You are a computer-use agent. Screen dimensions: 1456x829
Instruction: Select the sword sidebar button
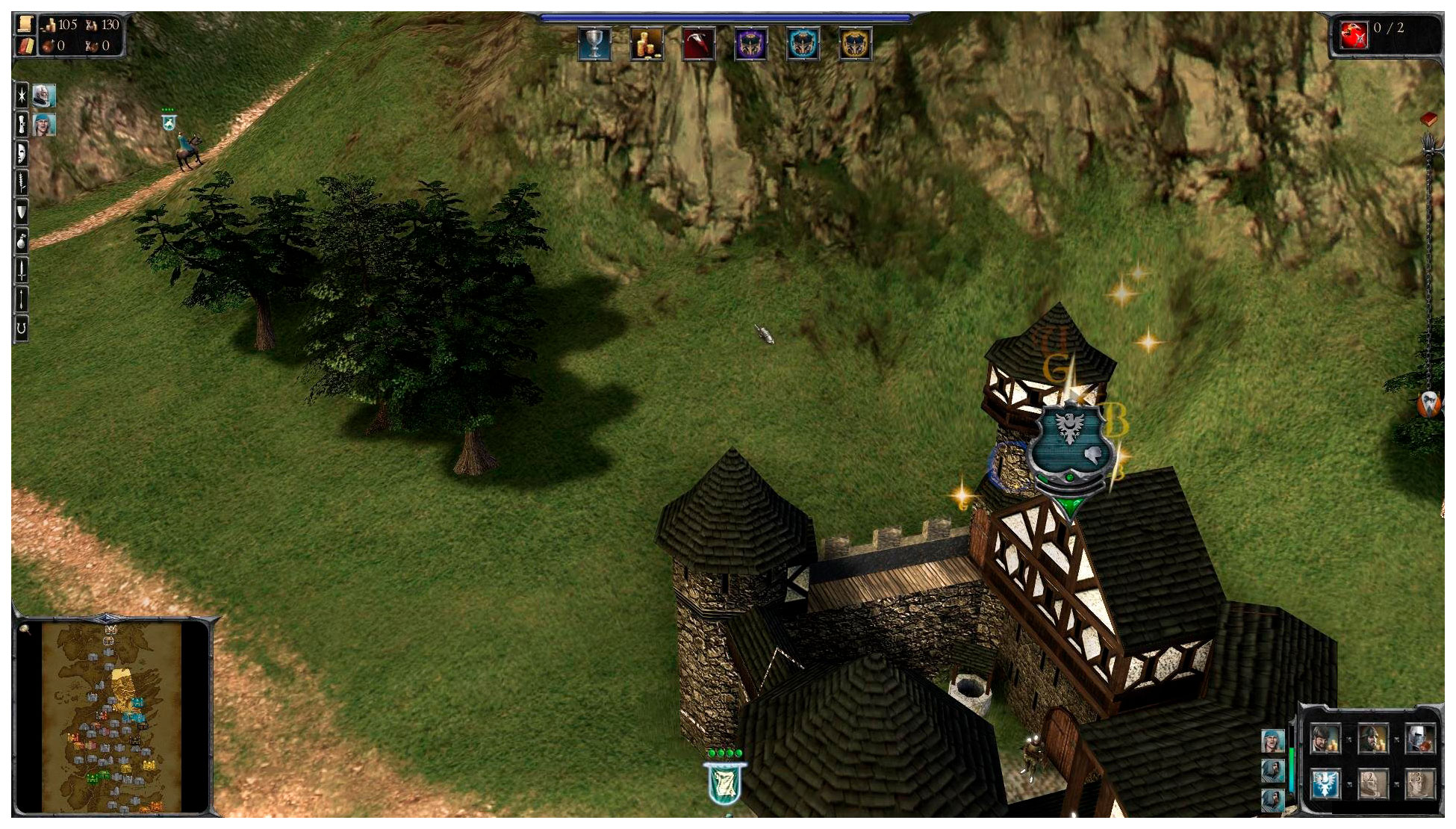click(x=22, y=270)
